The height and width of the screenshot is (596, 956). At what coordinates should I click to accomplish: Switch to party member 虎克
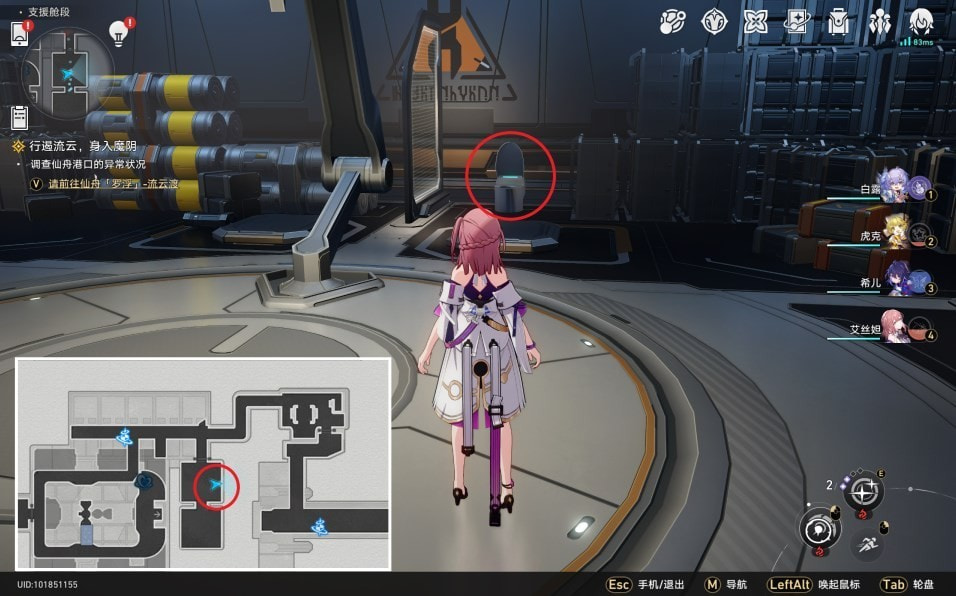click(895, 236)
